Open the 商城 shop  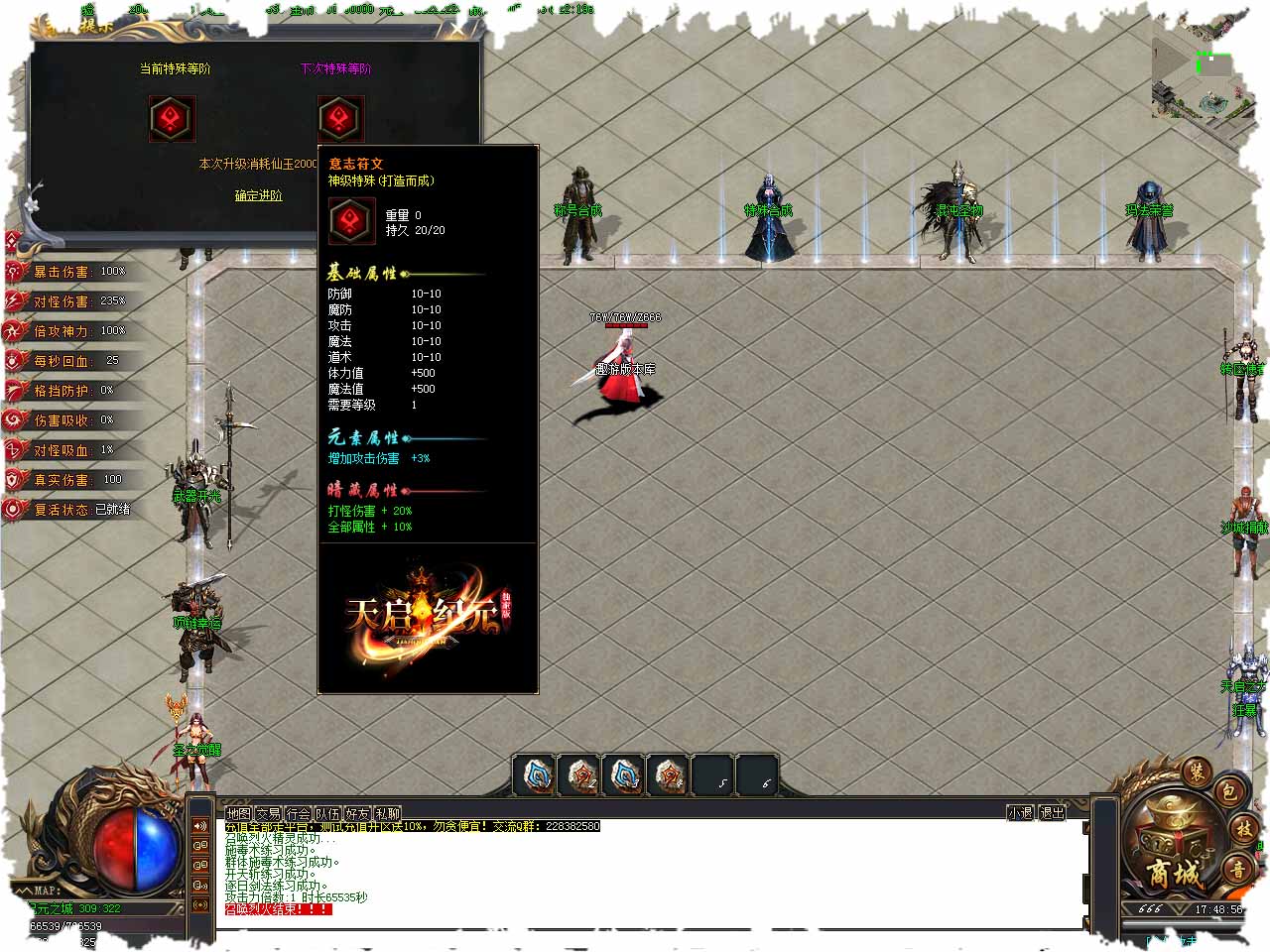point(1174,873)
